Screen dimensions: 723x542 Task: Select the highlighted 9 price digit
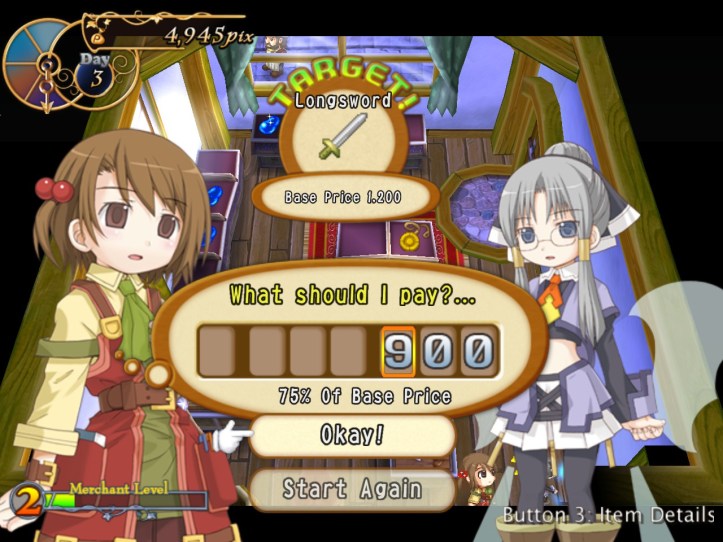coord(398,351)
